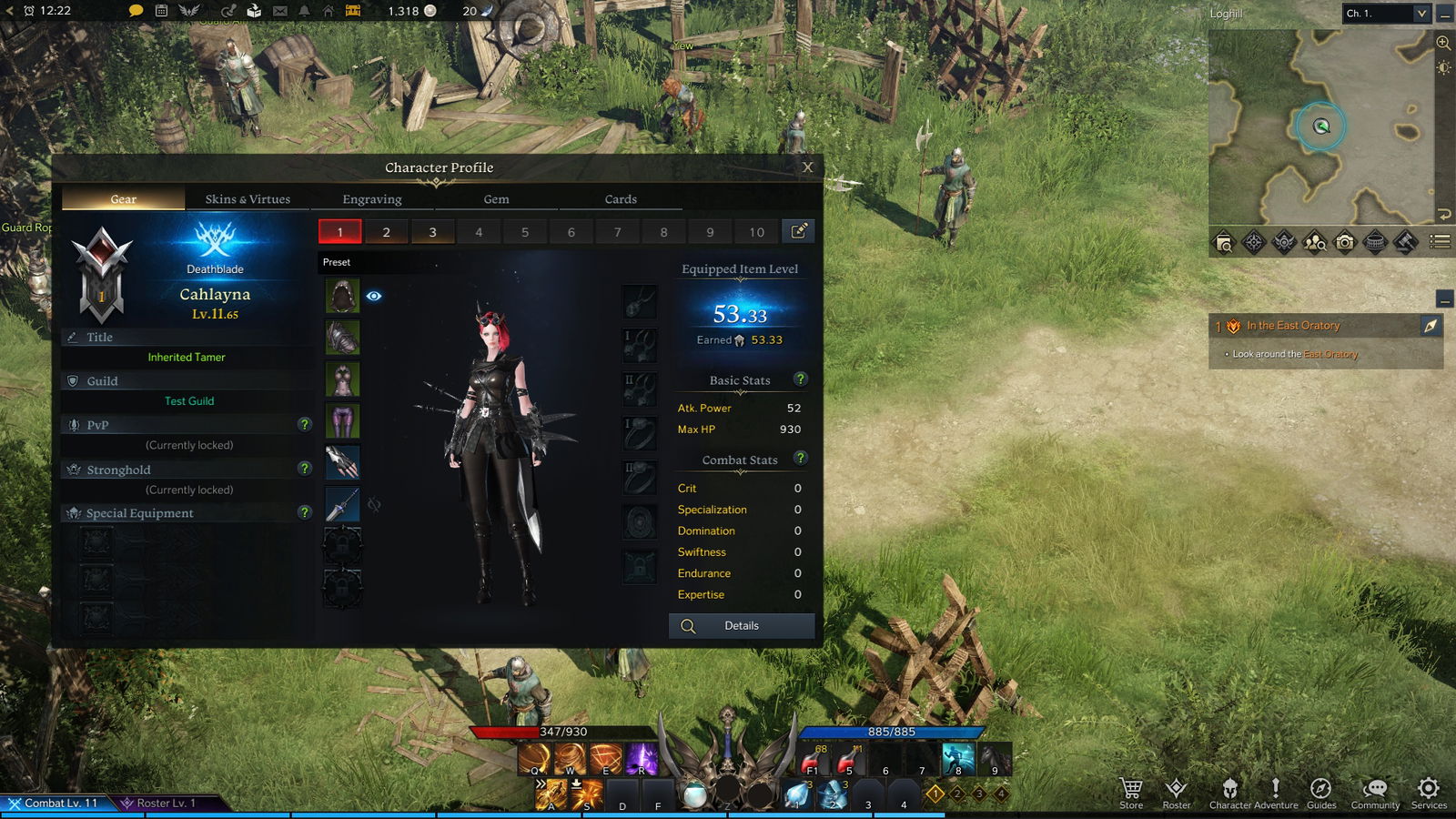Viewport: 1456px width, 819px height.
Task: Open the Store menu
Action: click(x=1131, y=791)
